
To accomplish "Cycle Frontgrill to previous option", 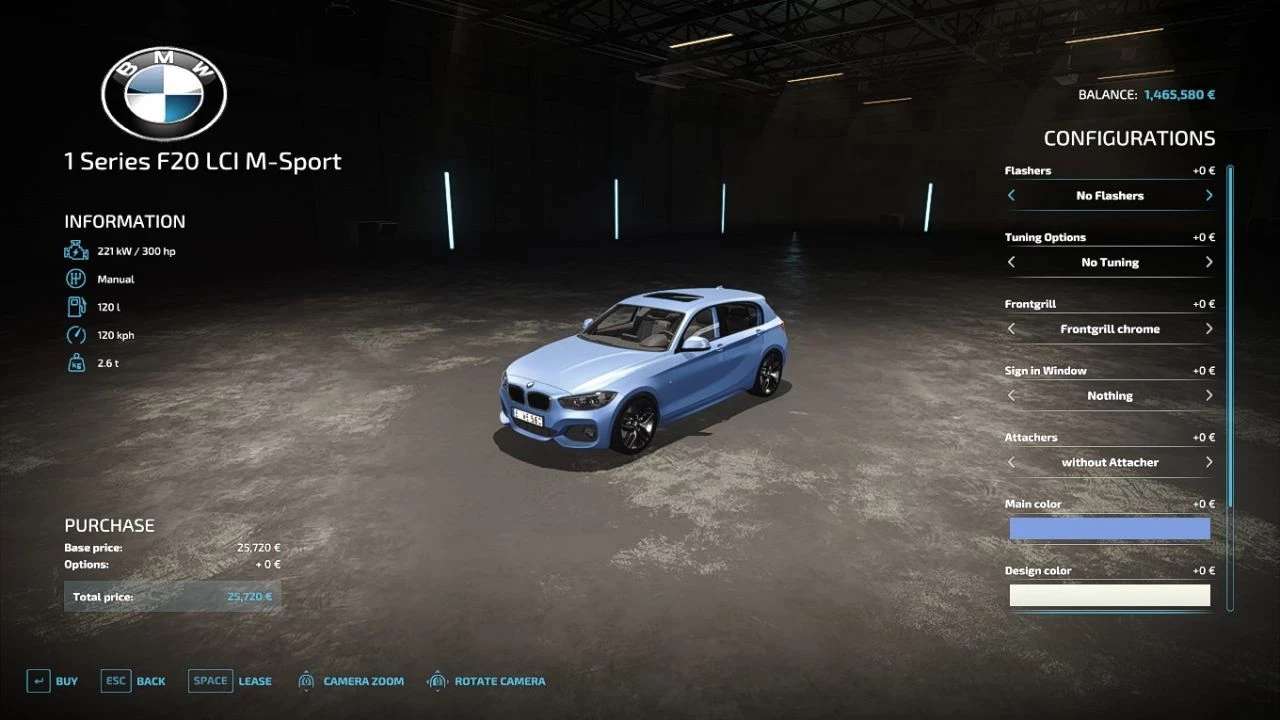I will [x=1011, y=329].
